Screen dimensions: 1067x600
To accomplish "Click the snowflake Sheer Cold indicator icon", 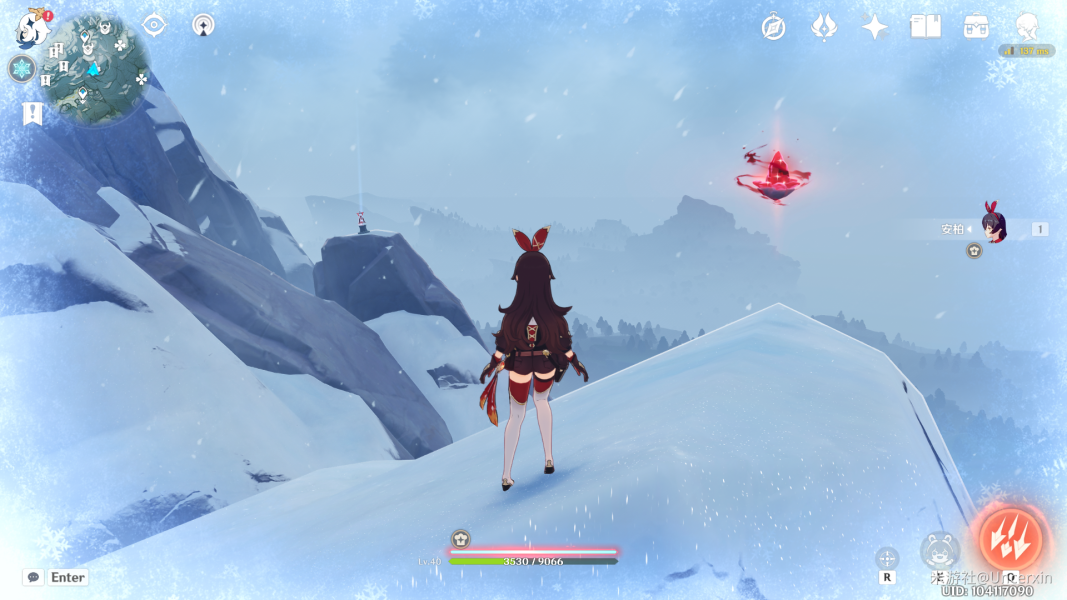I will pyautogui.click(x=22, y=69).
